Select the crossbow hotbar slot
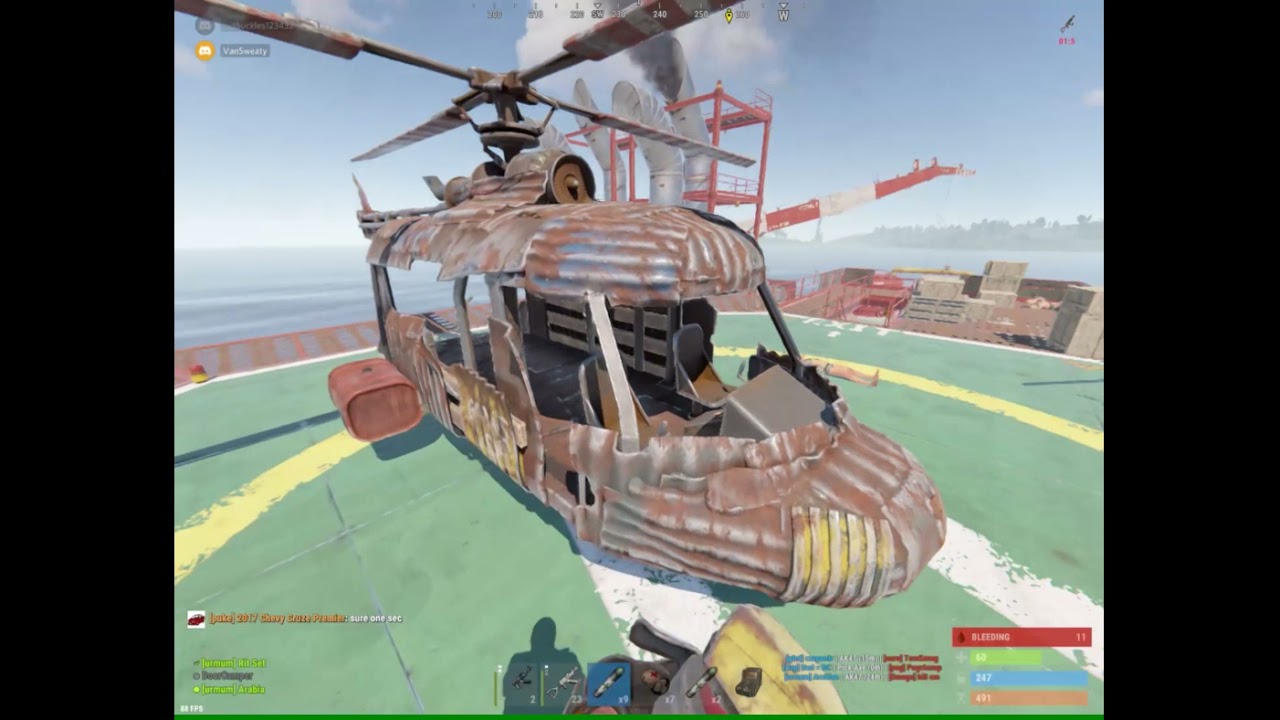The image size is (1280, 720). (x=564, y=684)
